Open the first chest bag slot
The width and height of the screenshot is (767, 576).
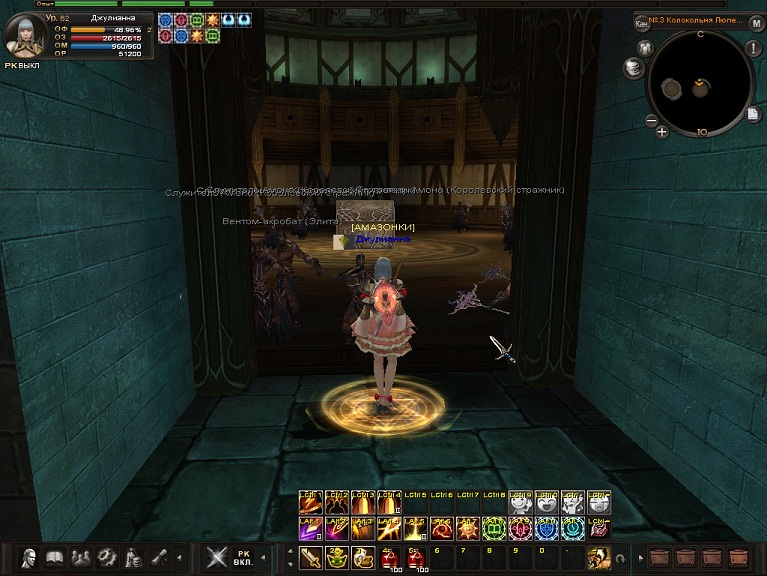tap(660, 558)
